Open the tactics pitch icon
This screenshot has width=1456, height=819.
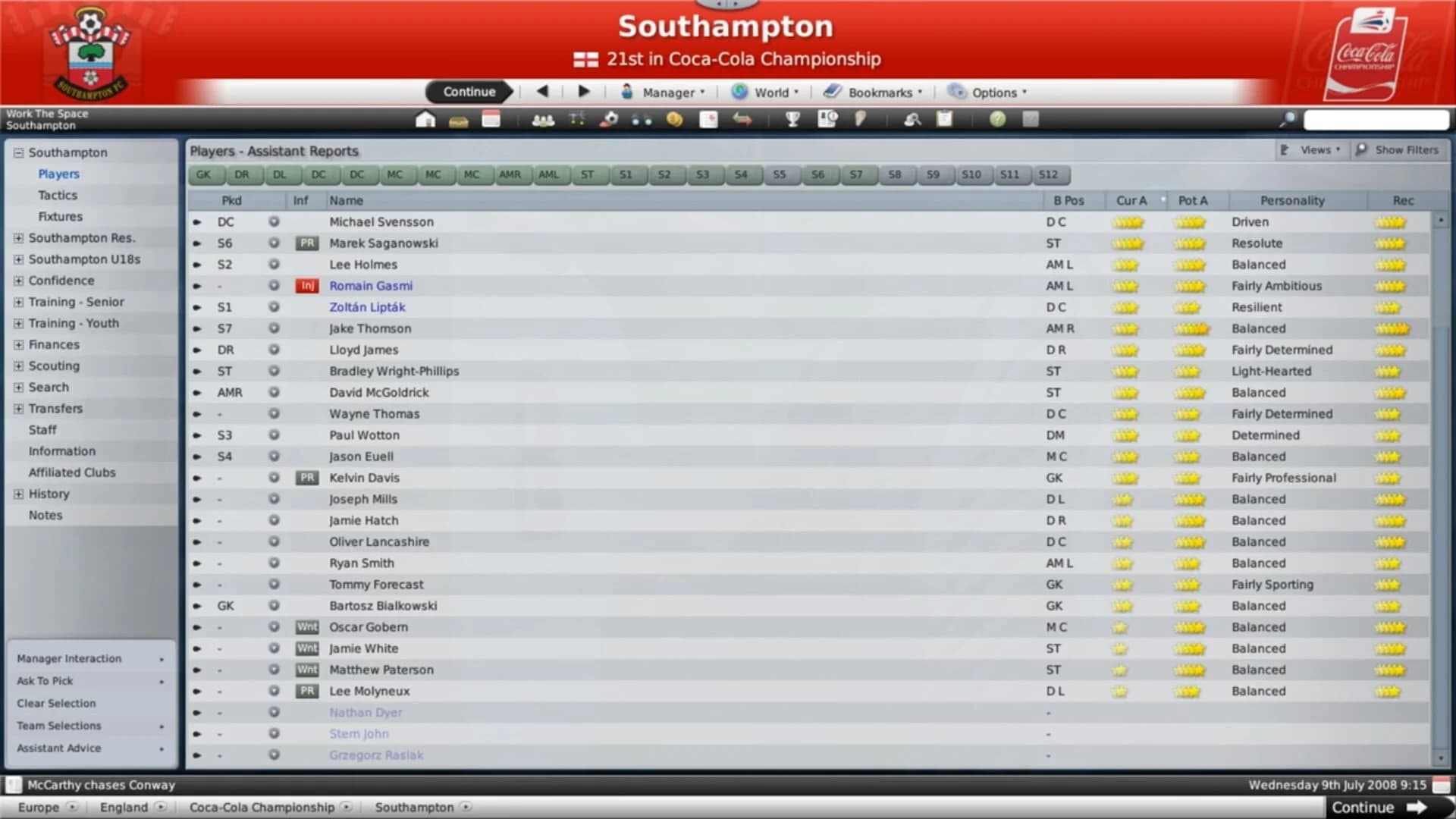(577, 119)
